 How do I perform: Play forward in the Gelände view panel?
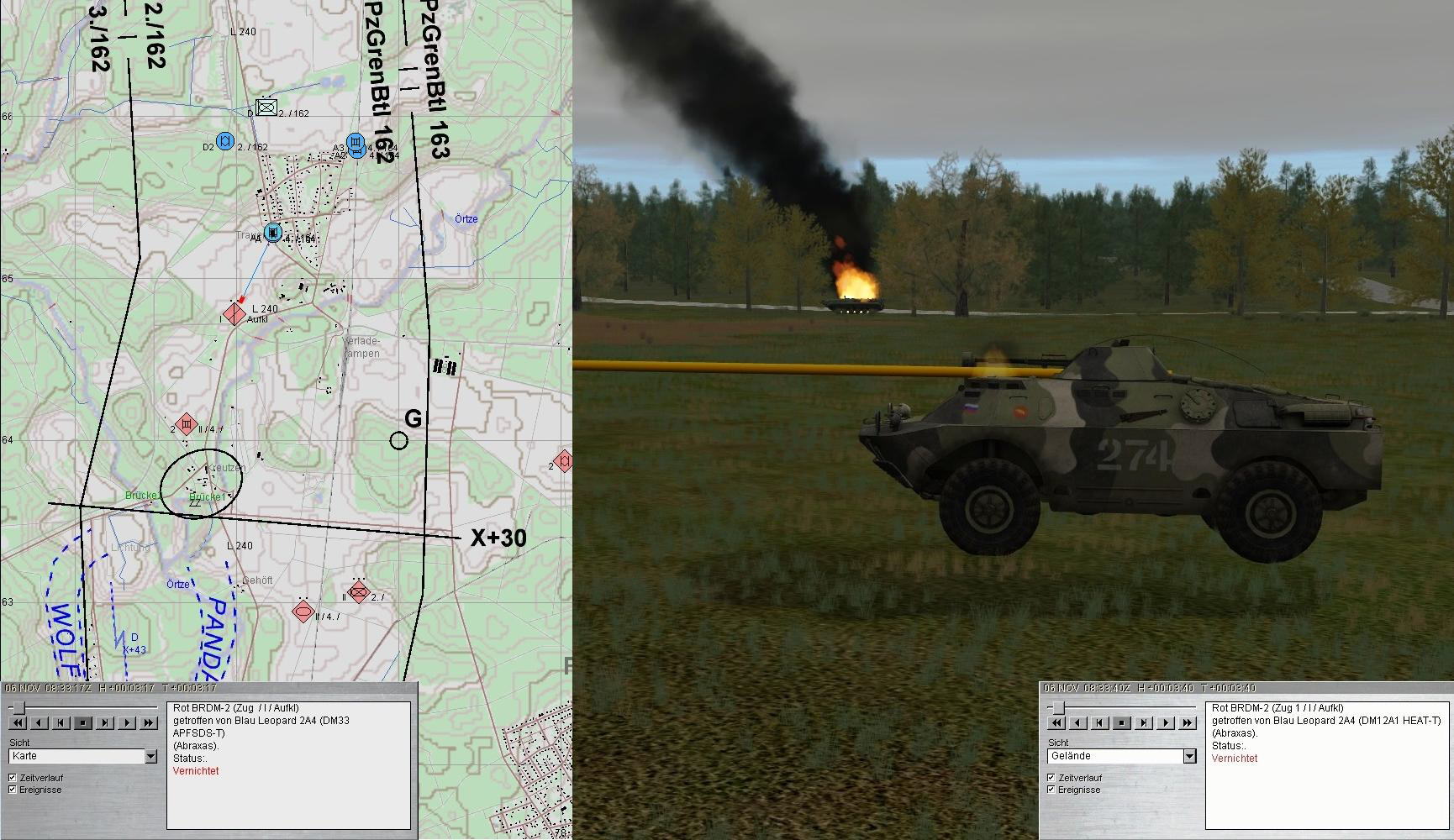pyautogui.click(x=1166, y=722)
